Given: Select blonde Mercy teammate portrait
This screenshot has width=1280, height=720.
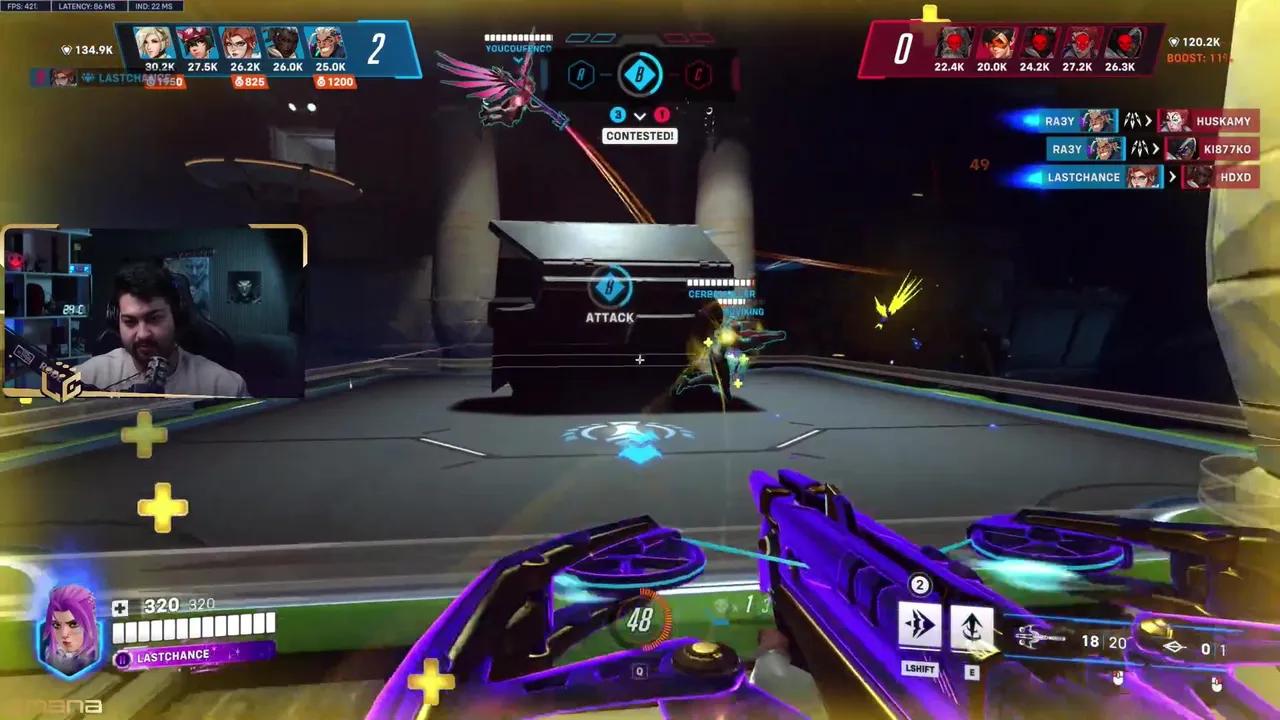Looking at the screenshot, I should click(x=153, y=44).
